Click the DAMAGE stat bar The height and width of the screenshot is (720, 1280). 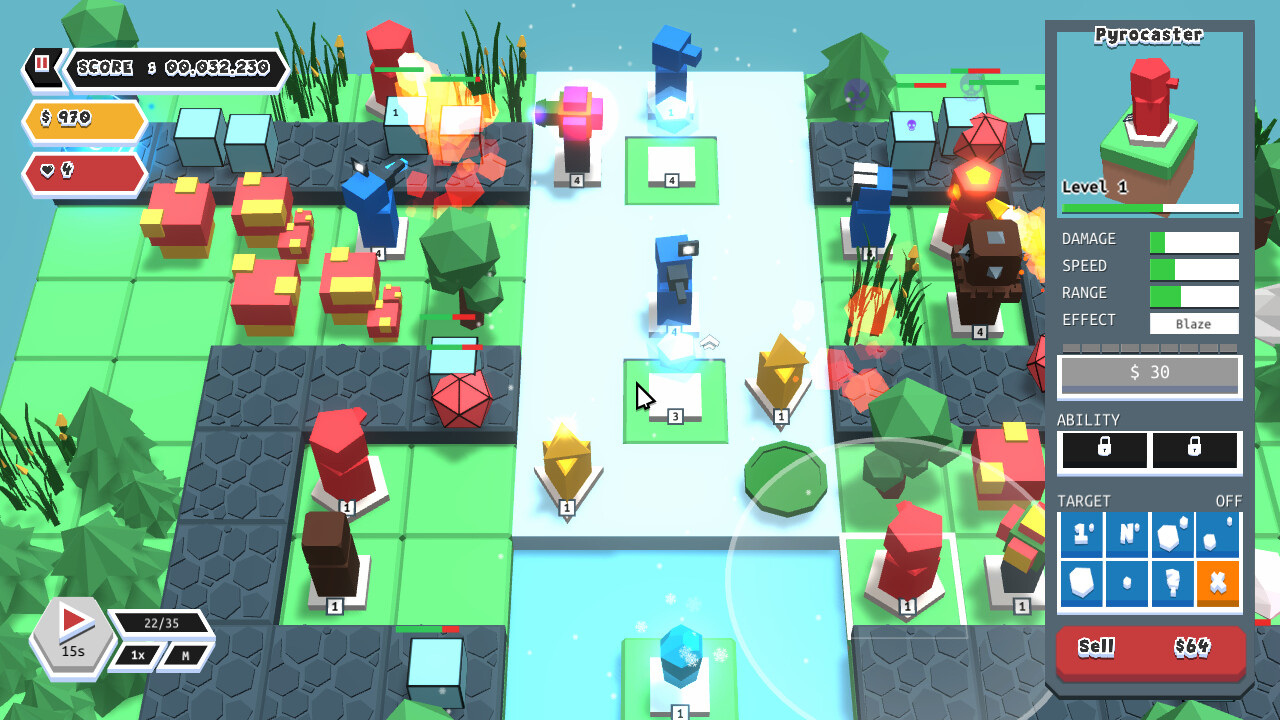[1196, 240]
